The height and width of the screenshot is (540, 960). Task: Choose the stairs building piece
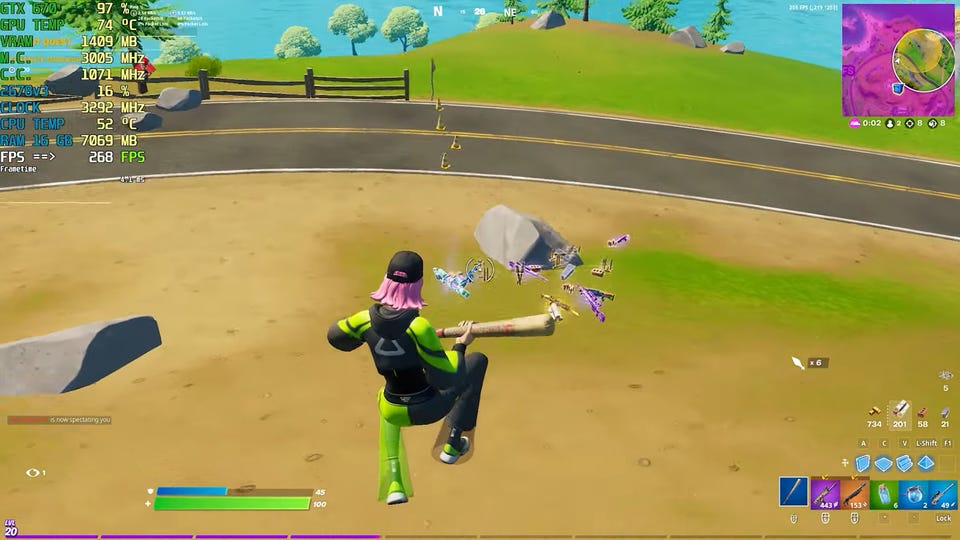[904, 463]
